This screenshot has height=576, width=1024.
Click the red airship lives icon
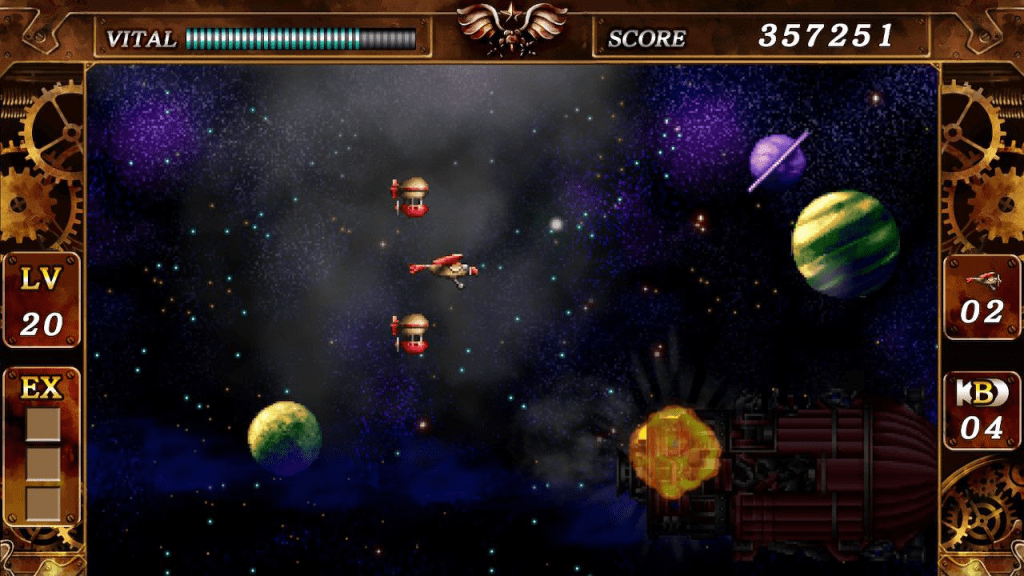pyautogui.click(x=981, y=278)
